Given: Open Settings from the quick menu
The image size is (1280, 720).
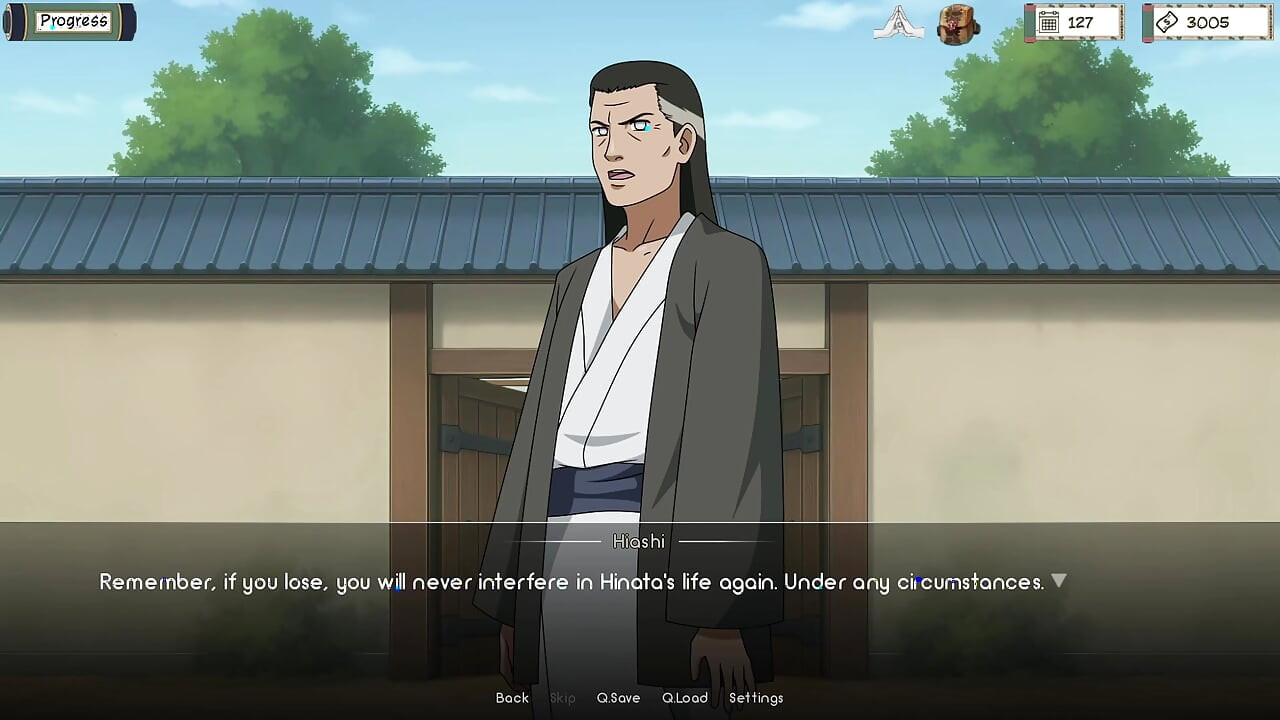Looking at the screenshot, I should (x=757, y=698).
